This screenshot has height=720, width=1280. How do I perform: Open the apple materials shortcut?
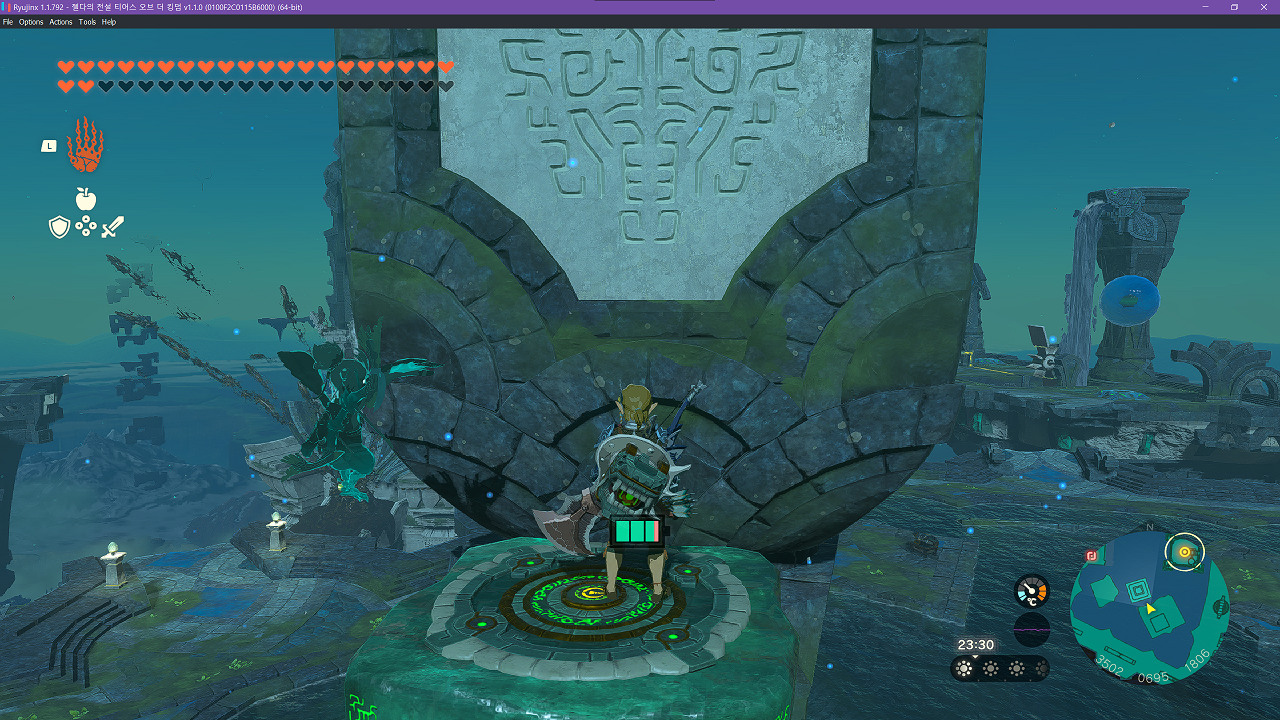[86, 198]
